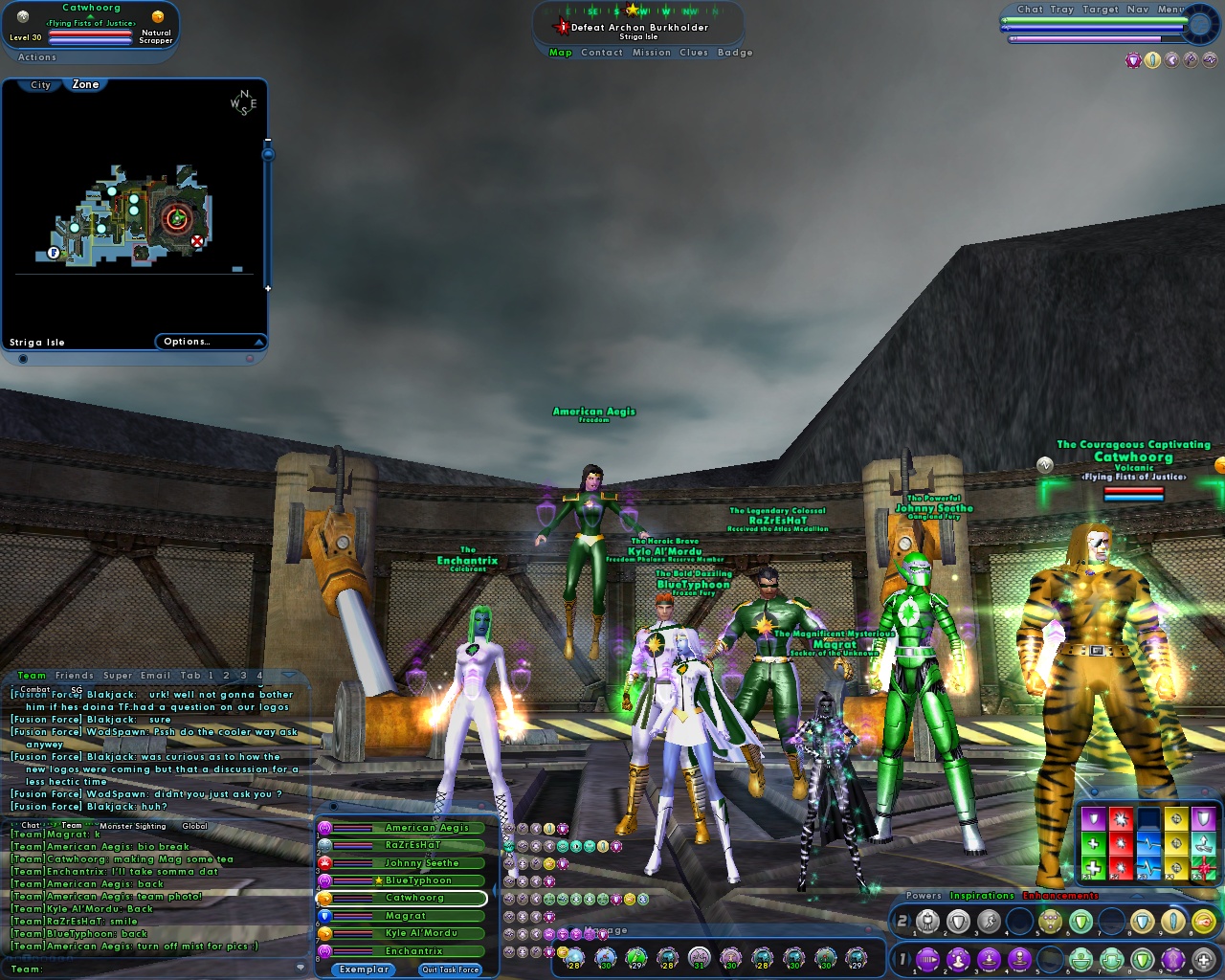
Task: Click the purple shield buff icon below the menu bar
Action: click(1132, 59)
